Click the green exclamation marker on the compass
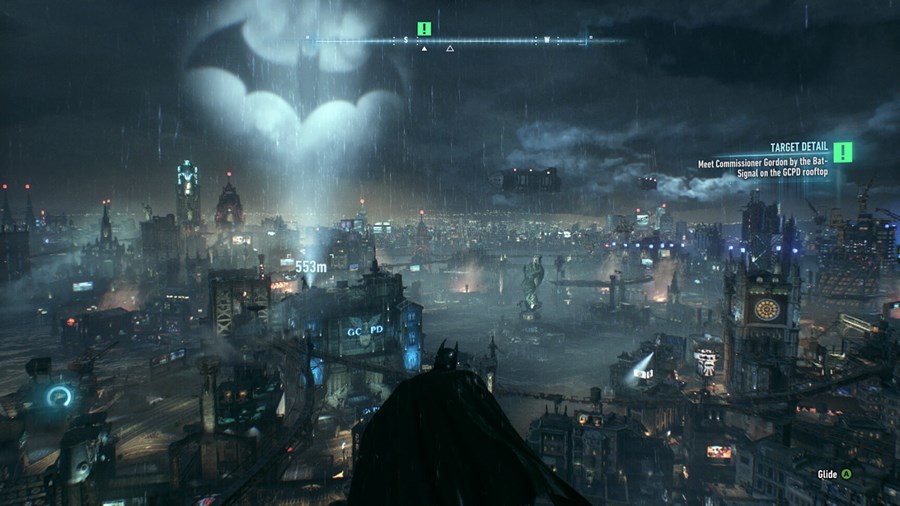The width and height of the screenshot is (900, 506). click(424, 29)
